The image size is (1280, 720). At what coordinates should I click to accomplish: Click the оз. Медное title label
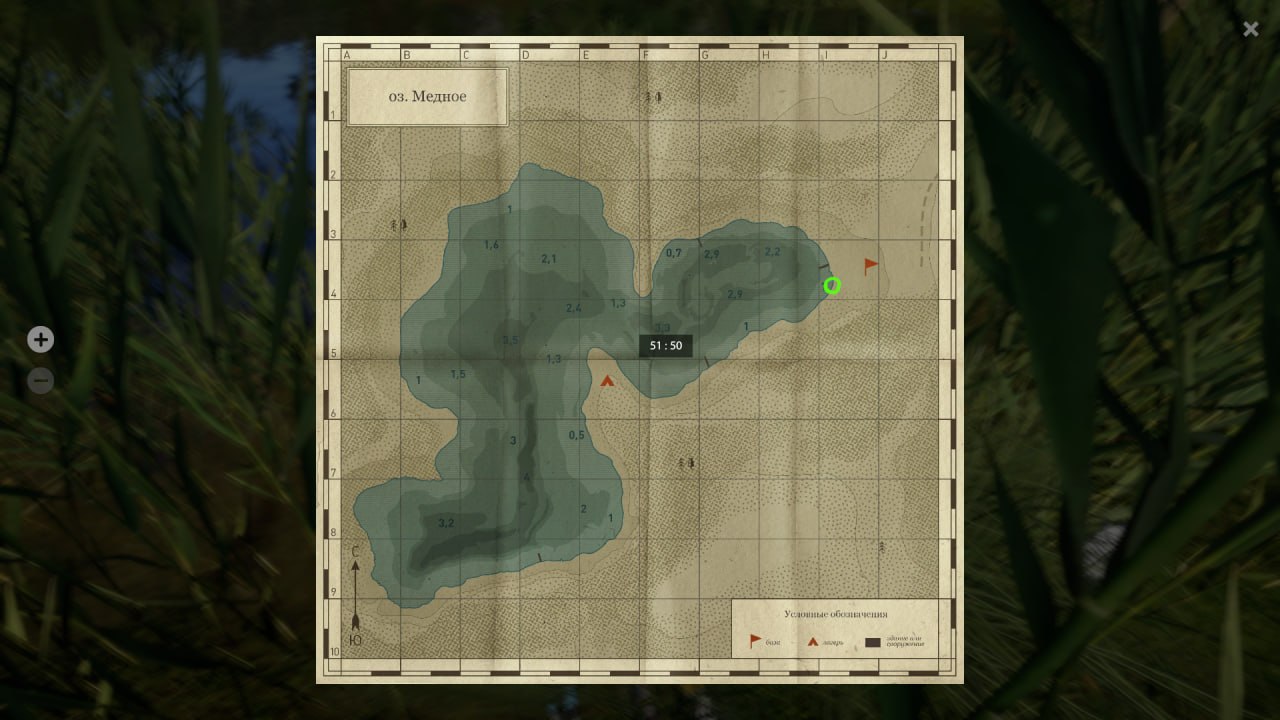point(427,96)
